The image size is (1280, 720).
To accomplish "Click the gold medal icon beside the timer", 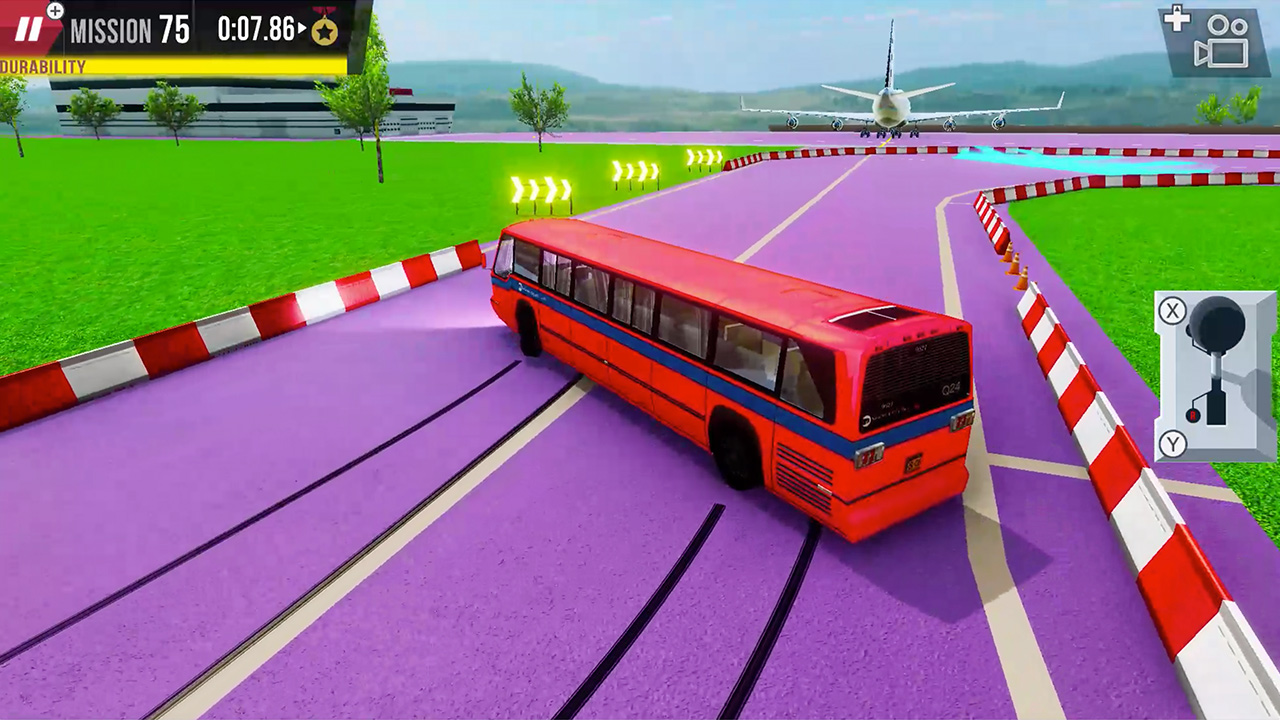I will 324,31.
